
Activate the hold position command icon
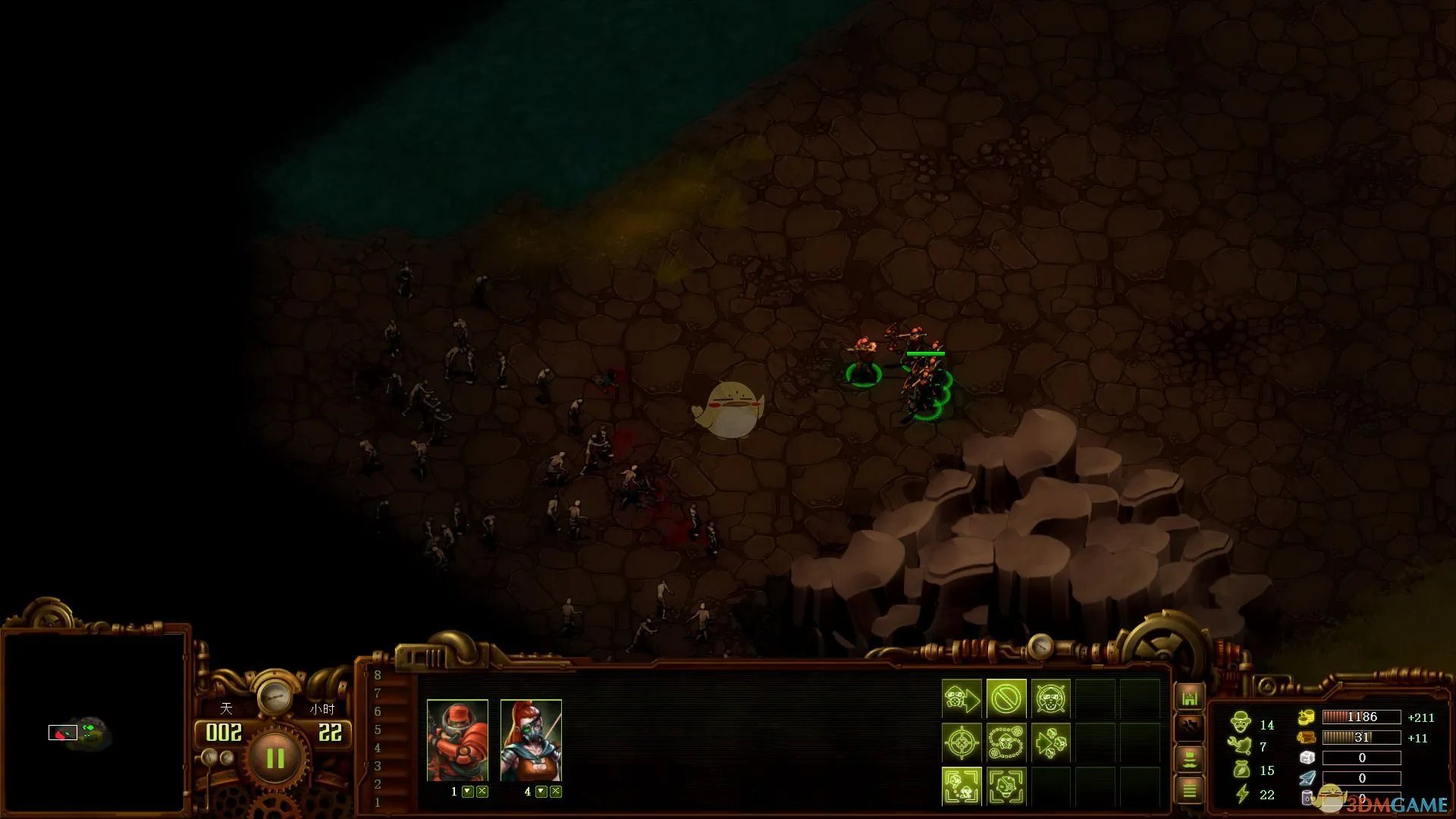[1051, 698]
